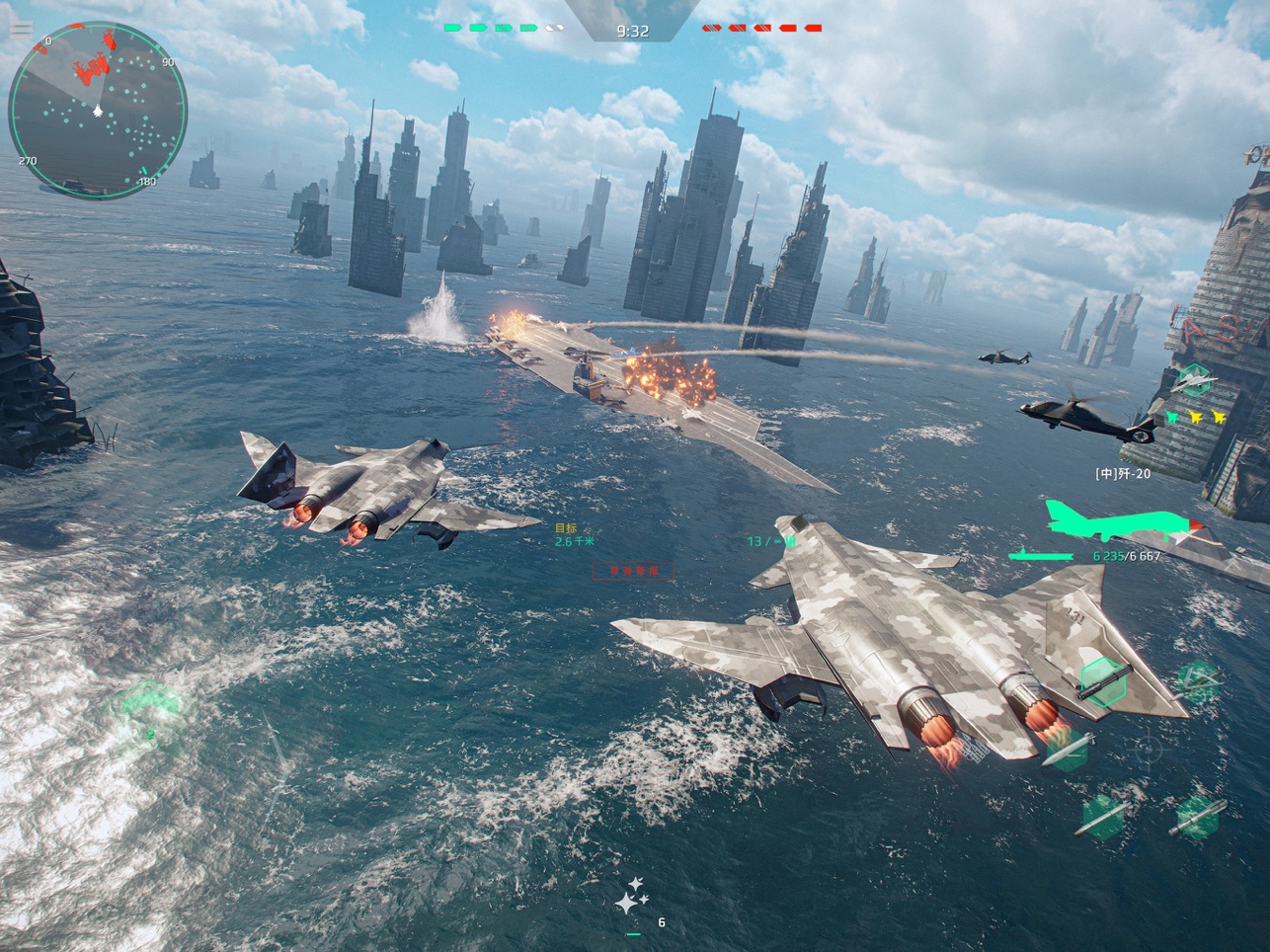Image resolution: width=1270 pixels, height=952 pixels.
Task: Open the hamburger menu
Action: (20, 30)
